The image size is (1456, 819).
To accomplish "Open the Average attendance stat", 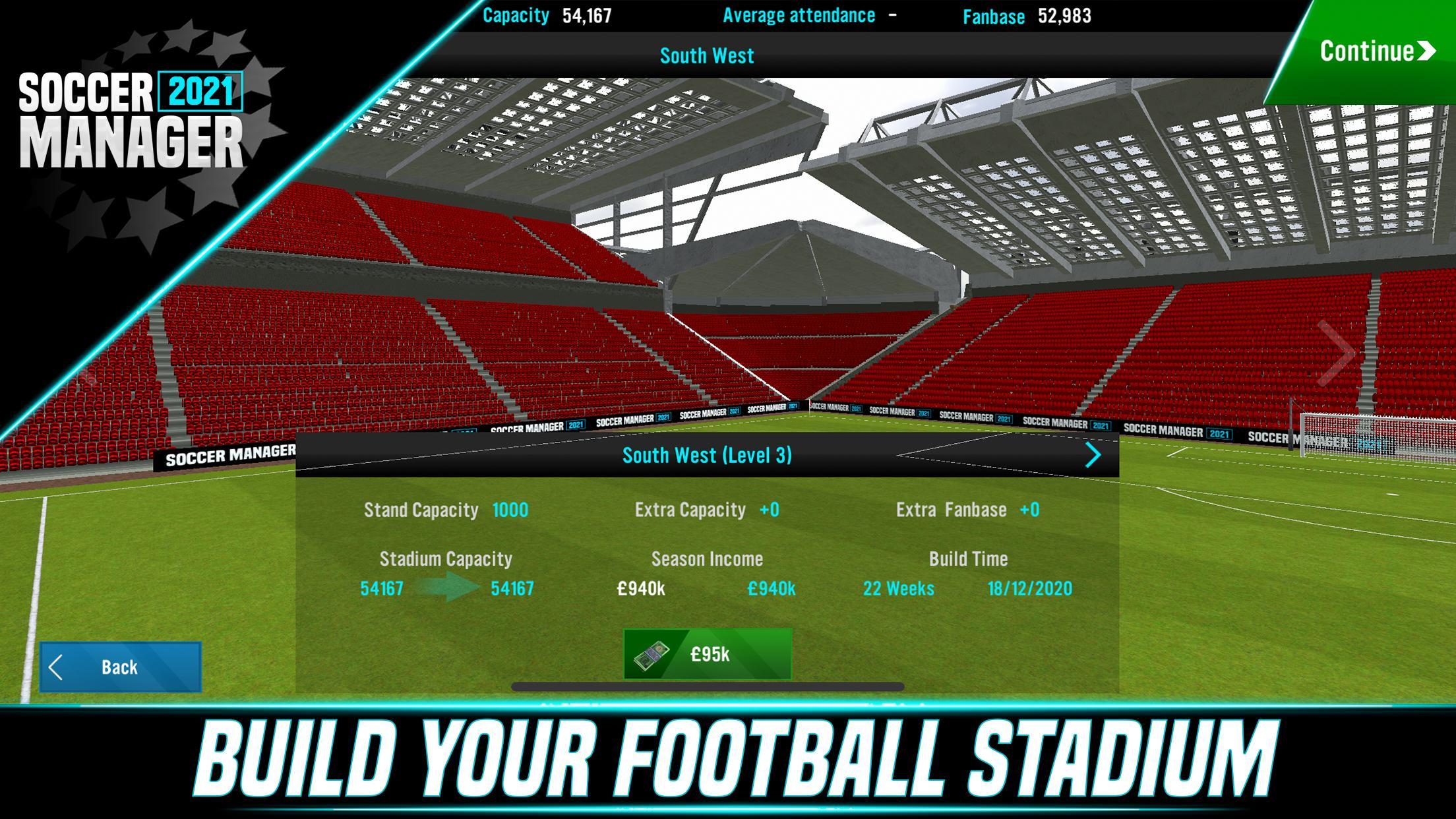I will click(800, 15).
